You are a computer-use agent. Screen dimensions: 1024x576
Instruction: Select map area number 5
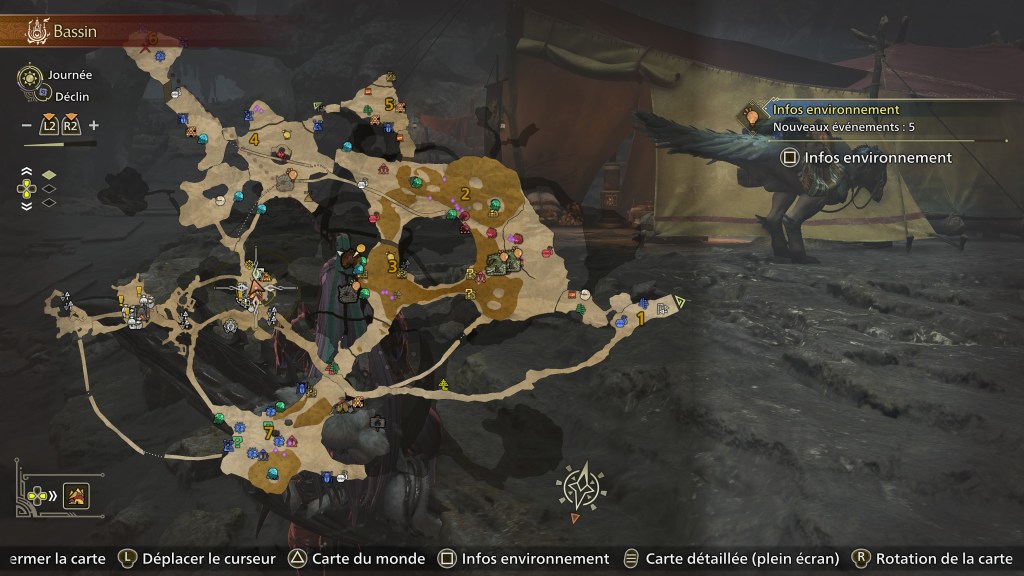click(x=388, y=103)
